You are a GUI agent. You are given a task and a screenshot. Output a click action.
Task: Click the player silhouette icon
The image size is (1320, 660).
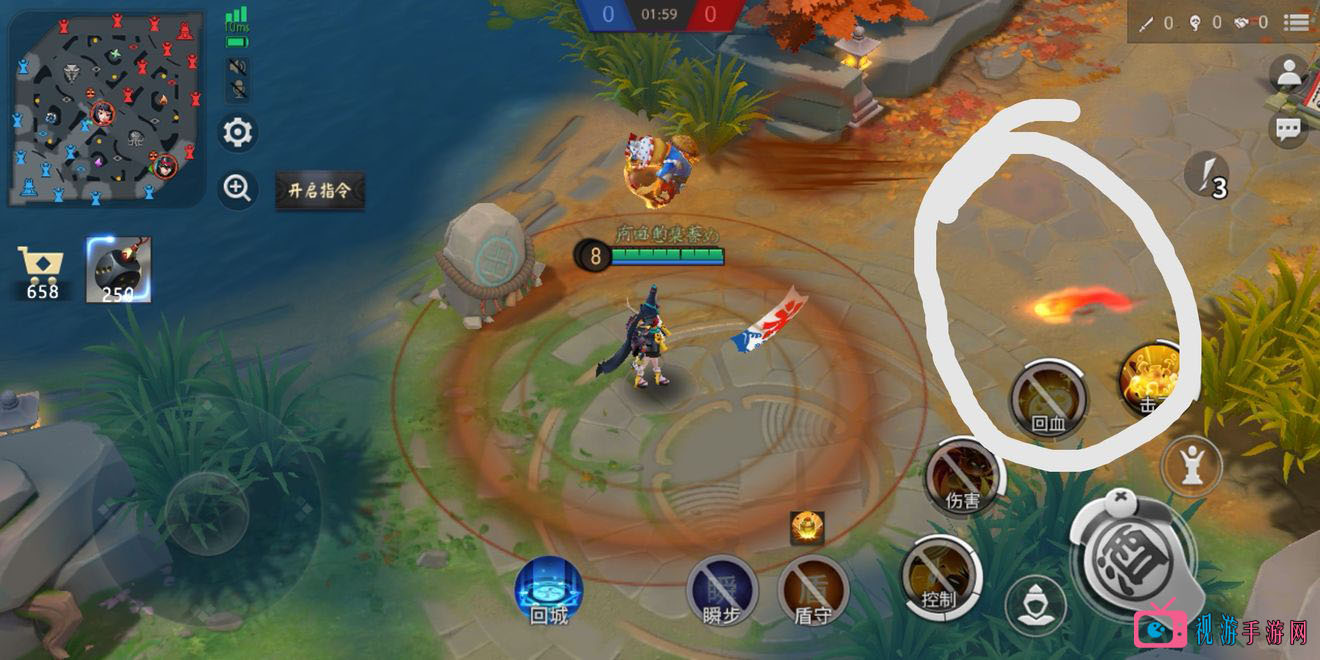1290,74
